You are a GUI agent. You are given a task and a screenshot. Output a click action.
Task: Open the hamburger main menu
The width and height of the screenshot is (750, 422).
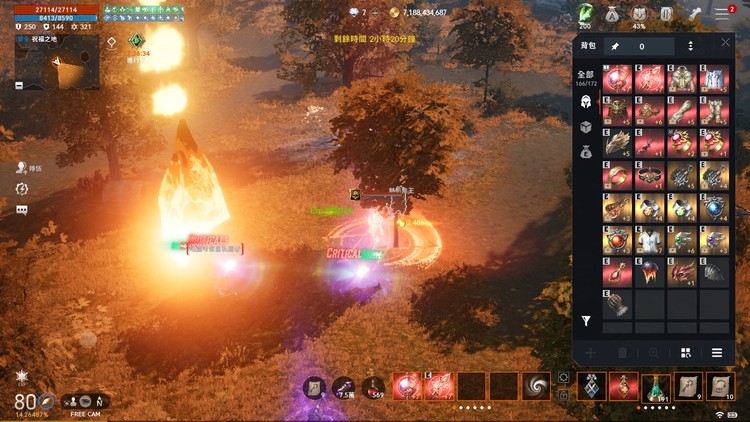click(722, 14)
